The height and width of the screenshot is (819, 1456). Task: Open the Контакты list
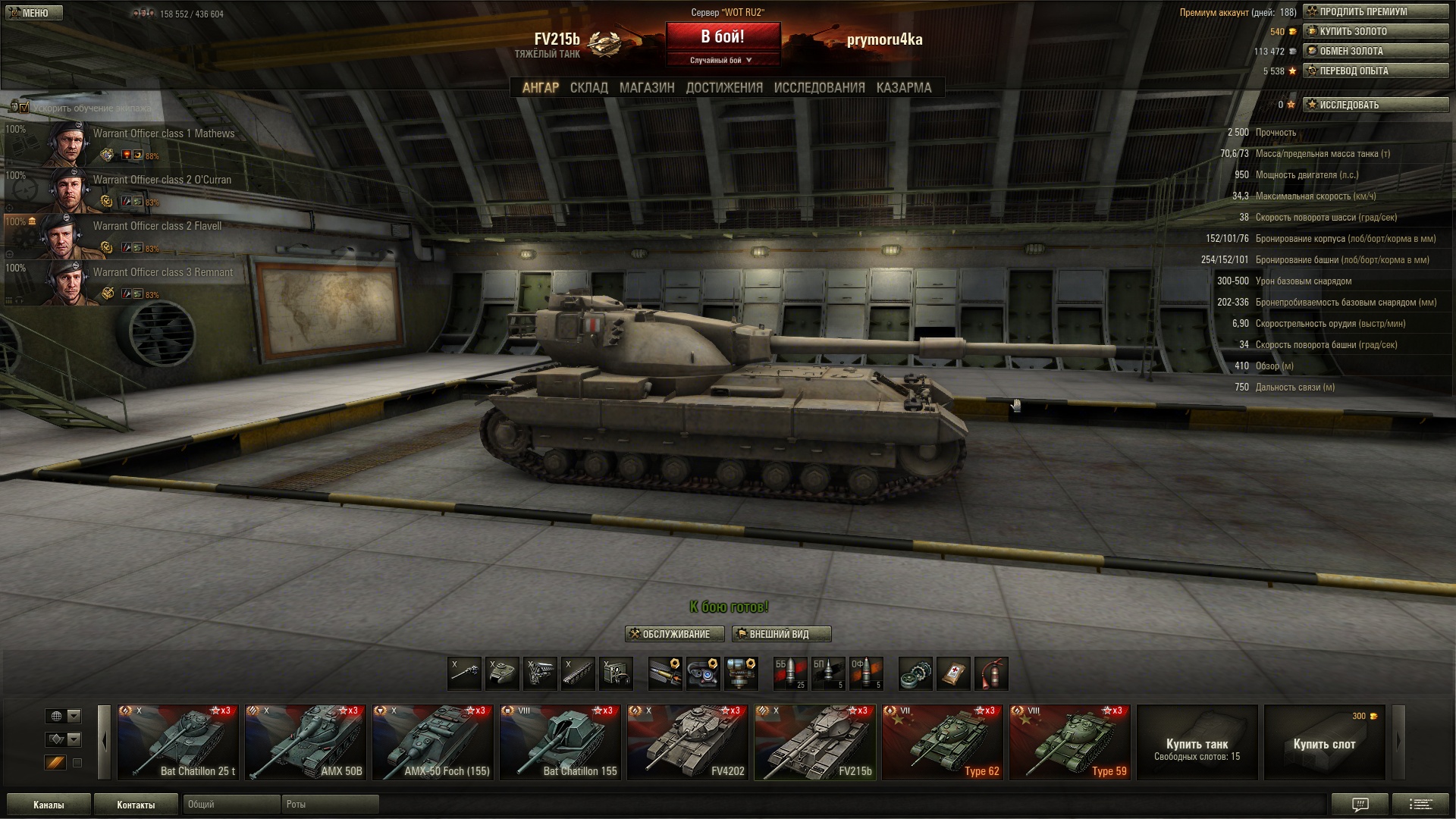click(136, 805)
